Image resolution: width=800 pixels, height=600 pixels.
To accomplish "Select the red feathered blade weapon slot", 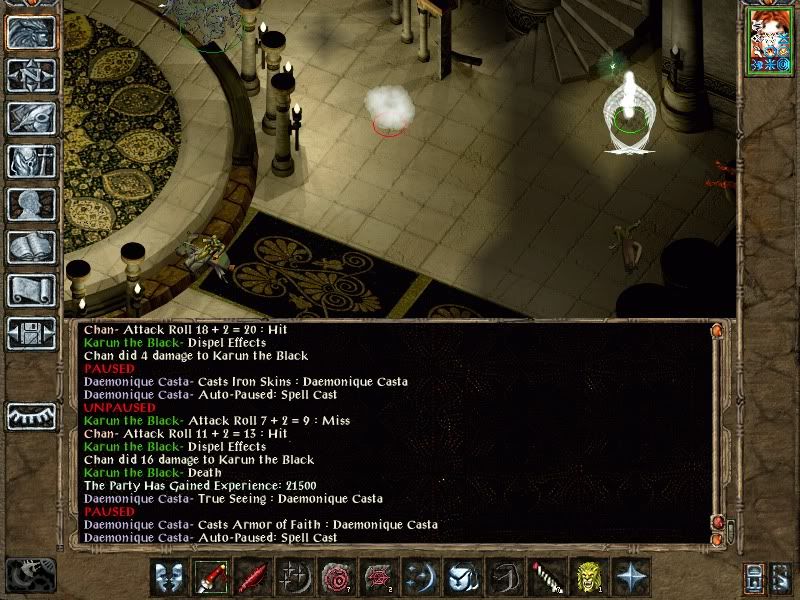I will pos(253,577).
